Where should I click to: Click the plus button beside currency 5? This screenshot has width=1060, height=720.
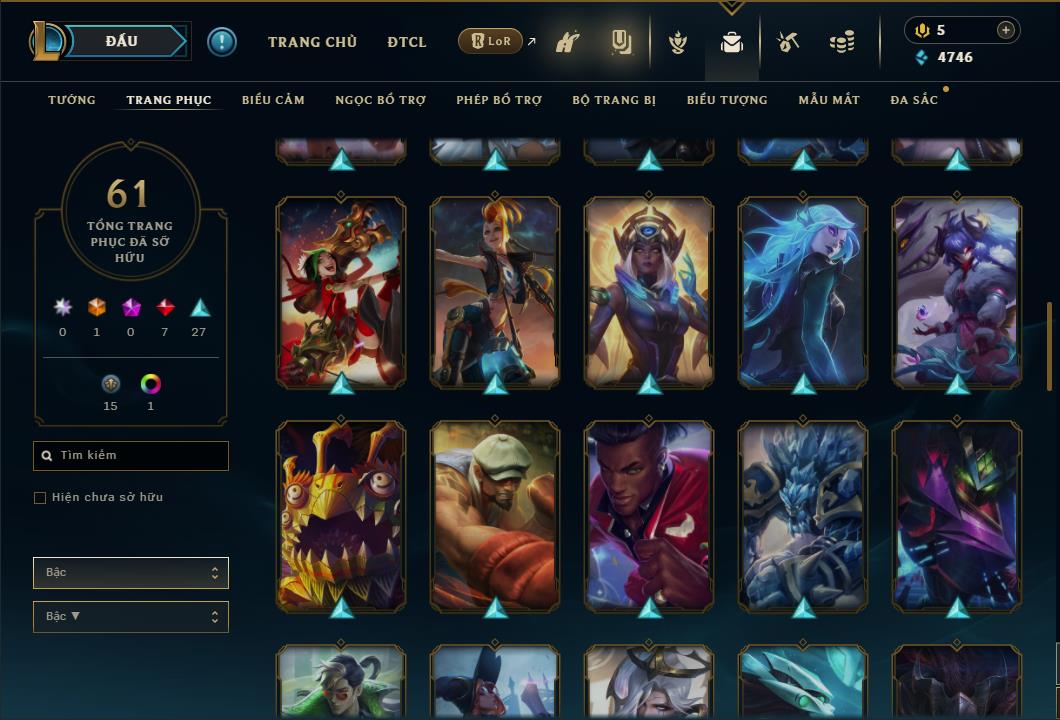[x=1006, y=30]
